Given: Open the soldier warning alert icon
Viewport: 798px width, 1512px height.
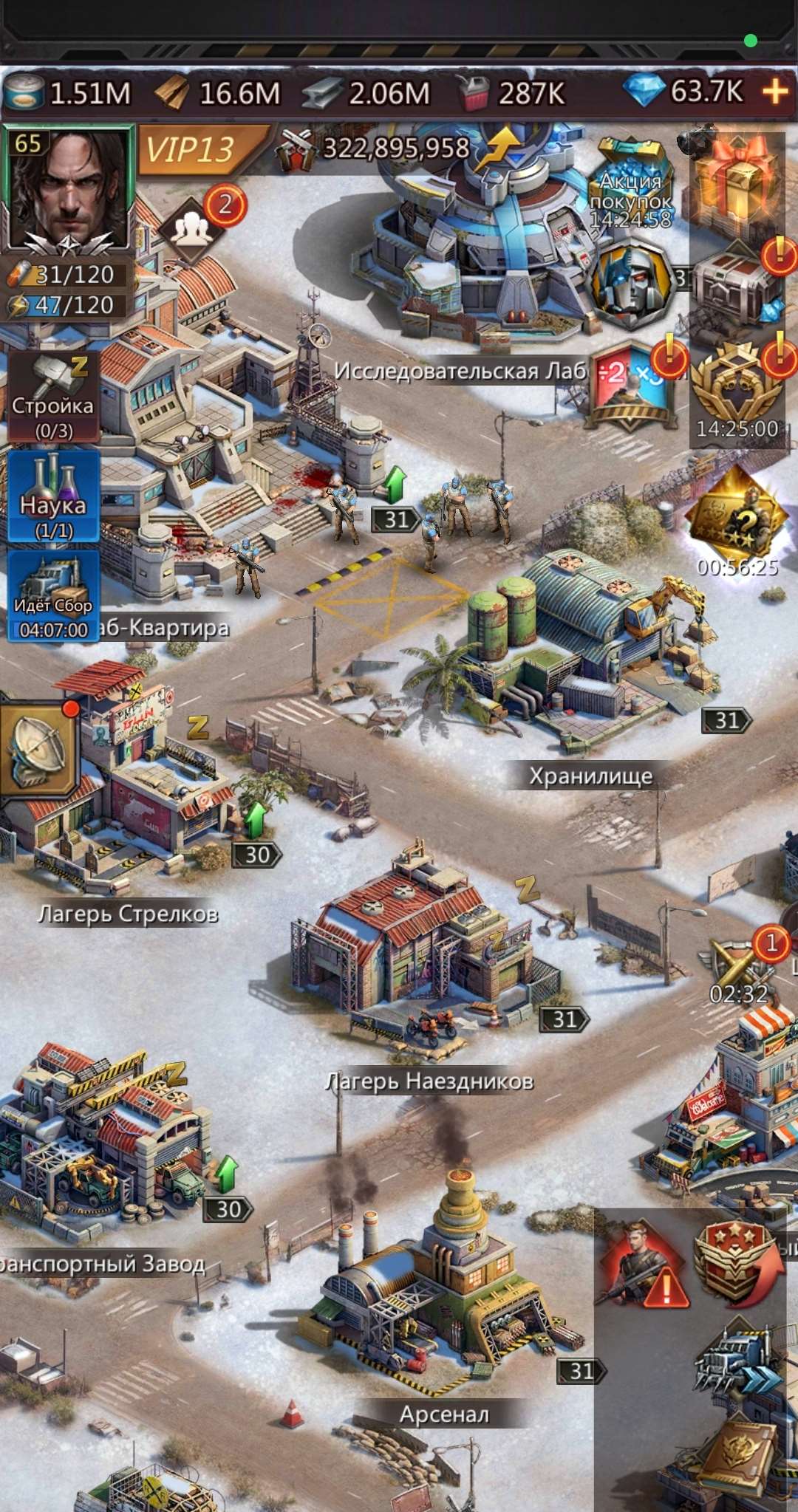Looking at the screenshot, I should 641,1265.
